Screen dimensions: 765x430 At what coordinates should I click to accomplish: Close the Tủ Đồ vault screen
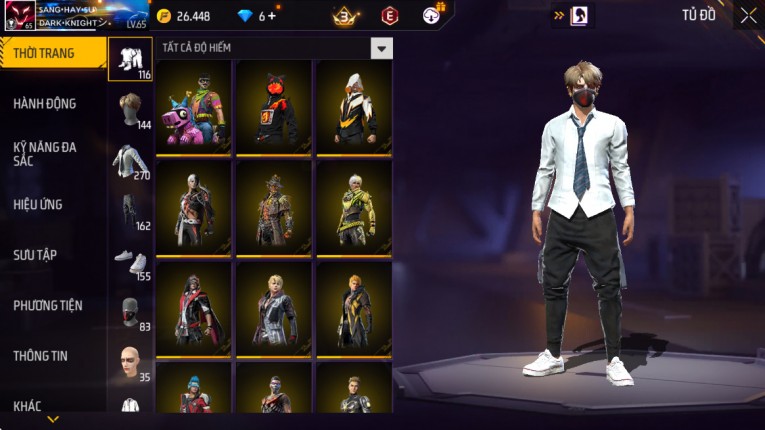coord(748,15)
